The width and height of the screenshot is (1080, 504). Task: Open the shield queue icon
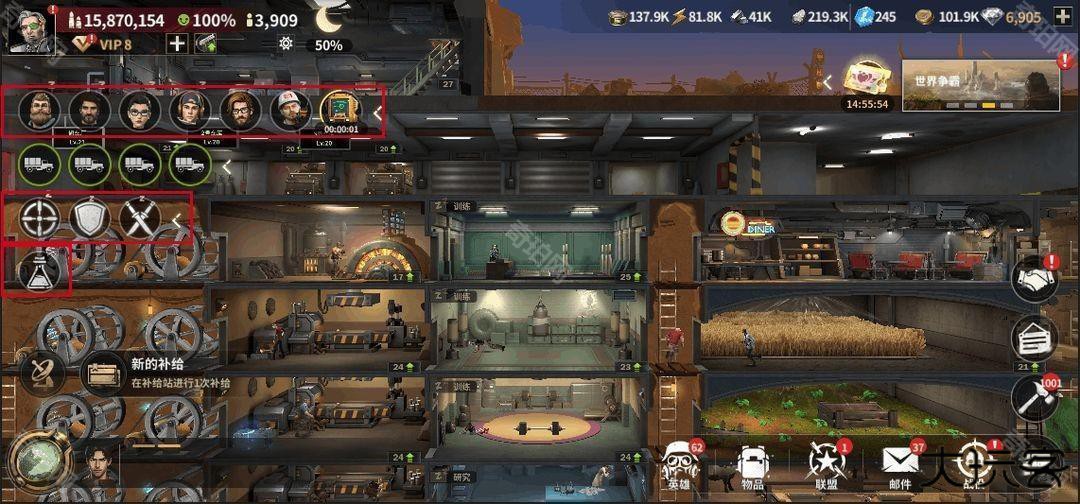90,219
